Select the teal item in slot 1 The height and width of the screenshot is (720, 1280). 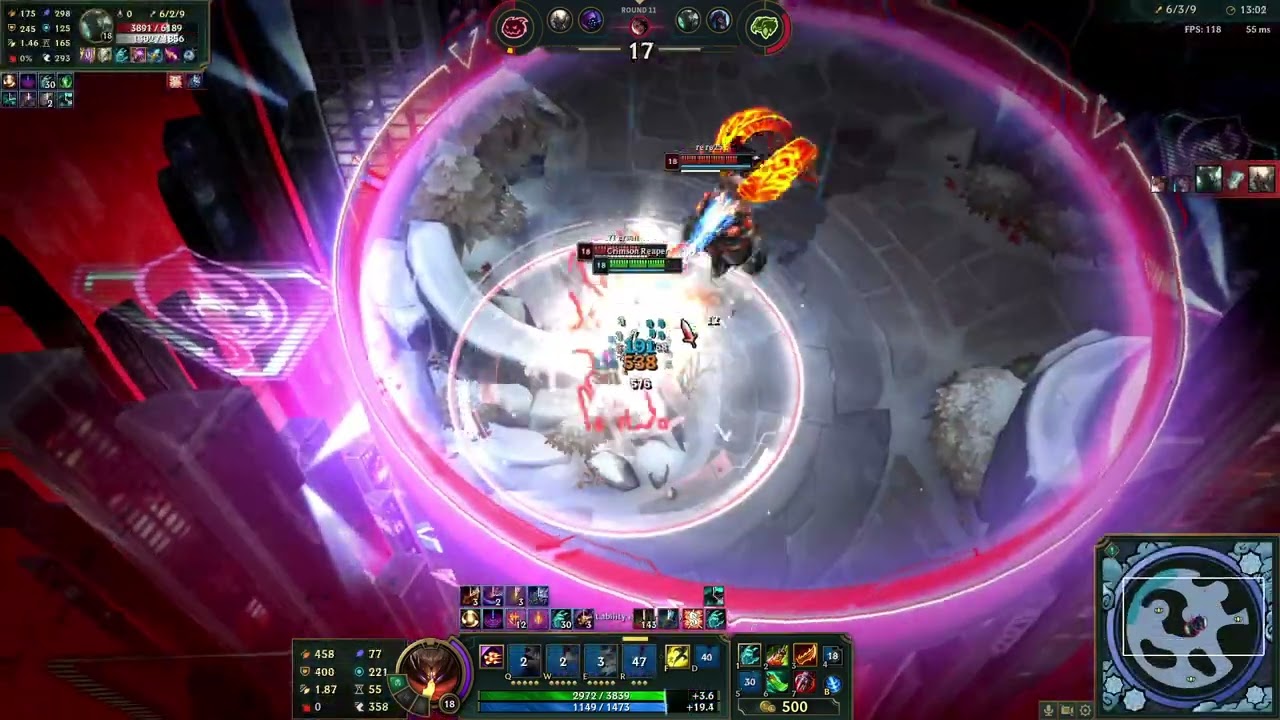click(x=749, y=656)
